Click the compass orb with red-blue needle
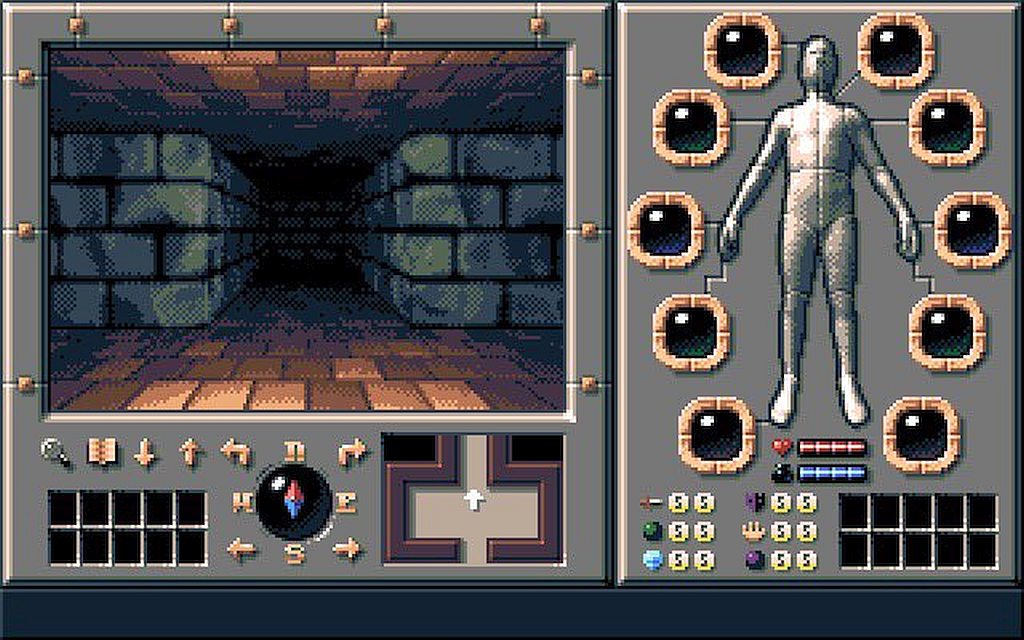Viewport: 1024px width, 640px height. (x=293, y=502)
